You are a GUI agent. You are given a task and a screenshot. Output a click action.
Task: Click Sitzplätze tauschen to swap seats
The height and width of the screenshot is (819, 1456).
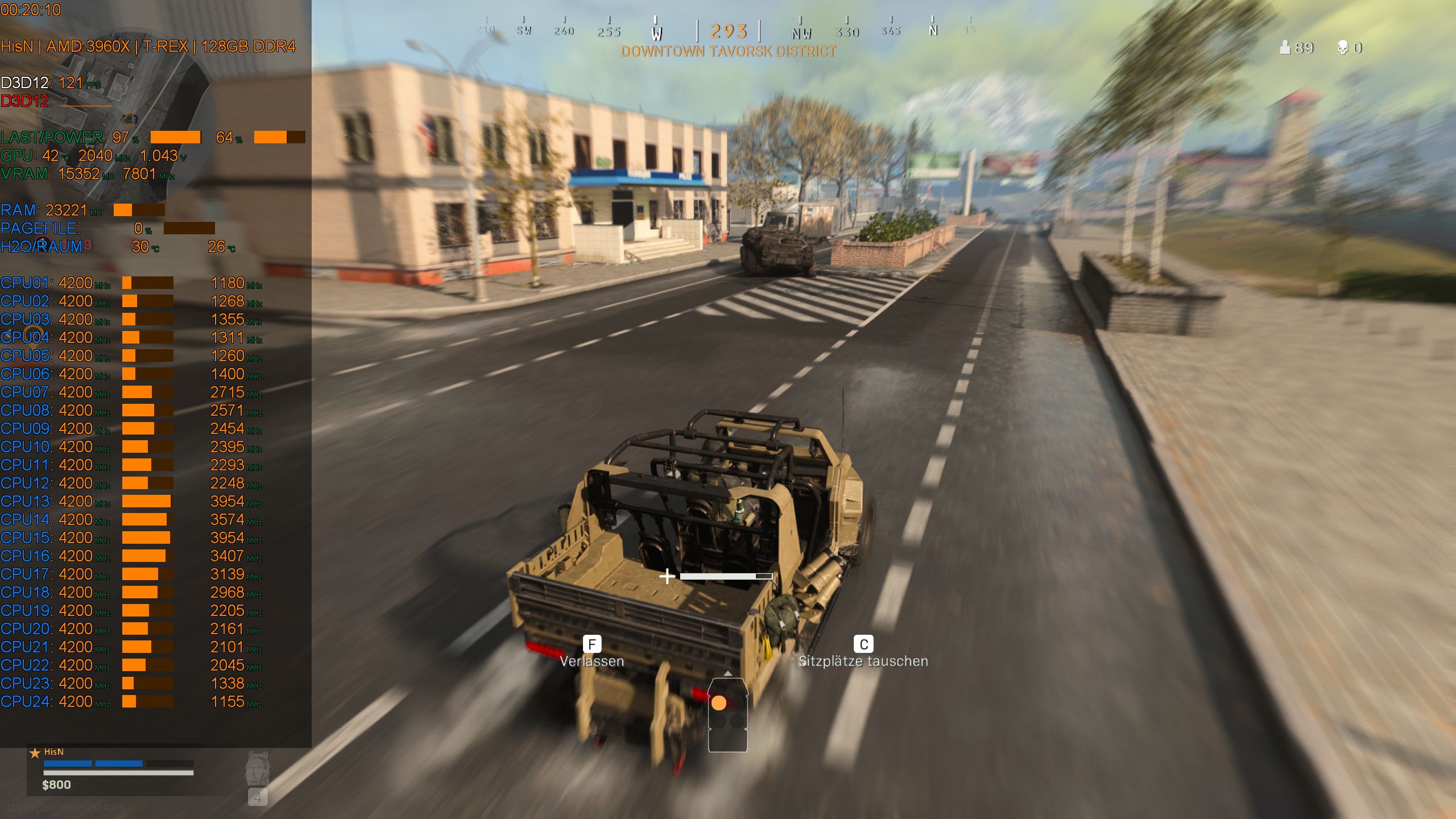(864, 661)
